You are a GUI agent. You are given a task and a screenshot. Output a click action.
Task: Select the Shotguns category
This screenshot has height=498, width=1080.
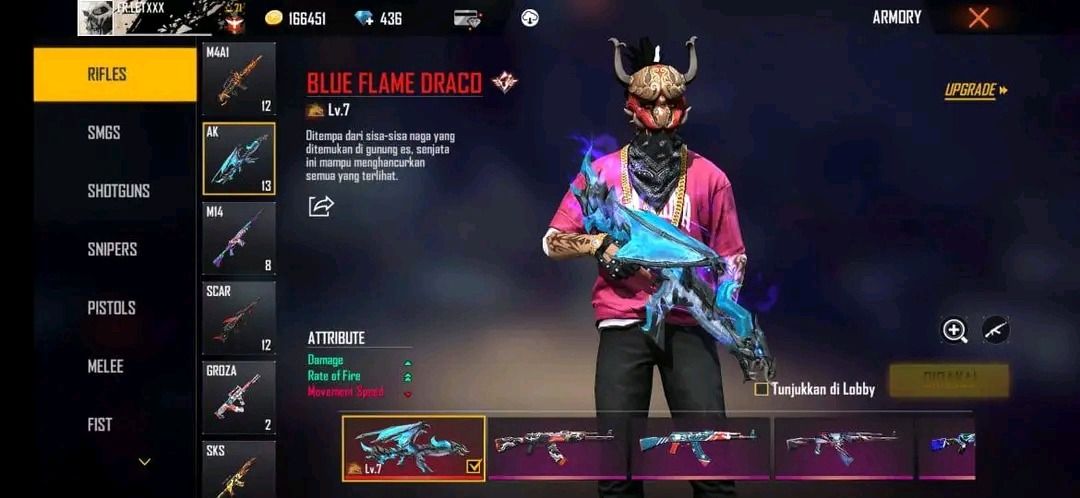coord(118,190)
